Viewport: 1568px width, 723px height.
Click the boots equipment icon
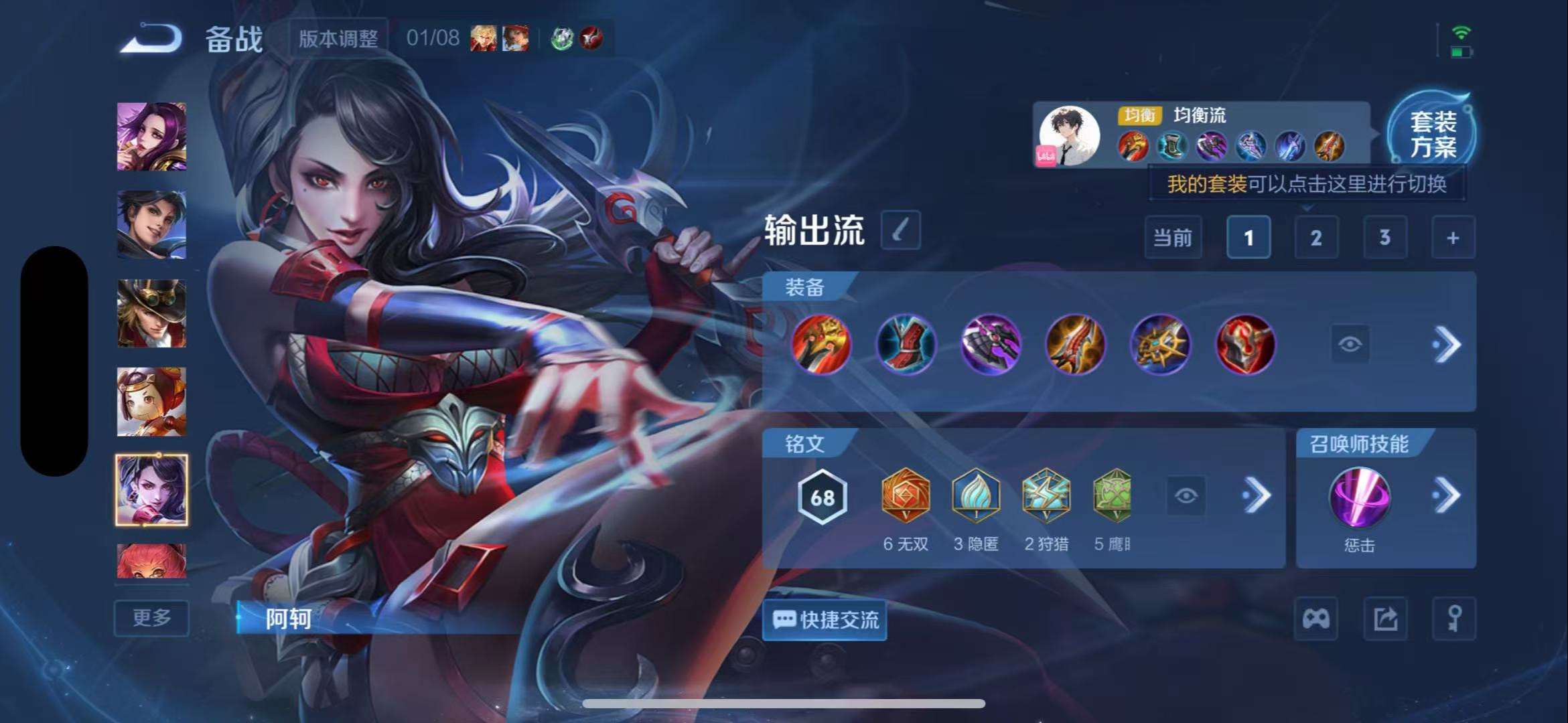906,345
